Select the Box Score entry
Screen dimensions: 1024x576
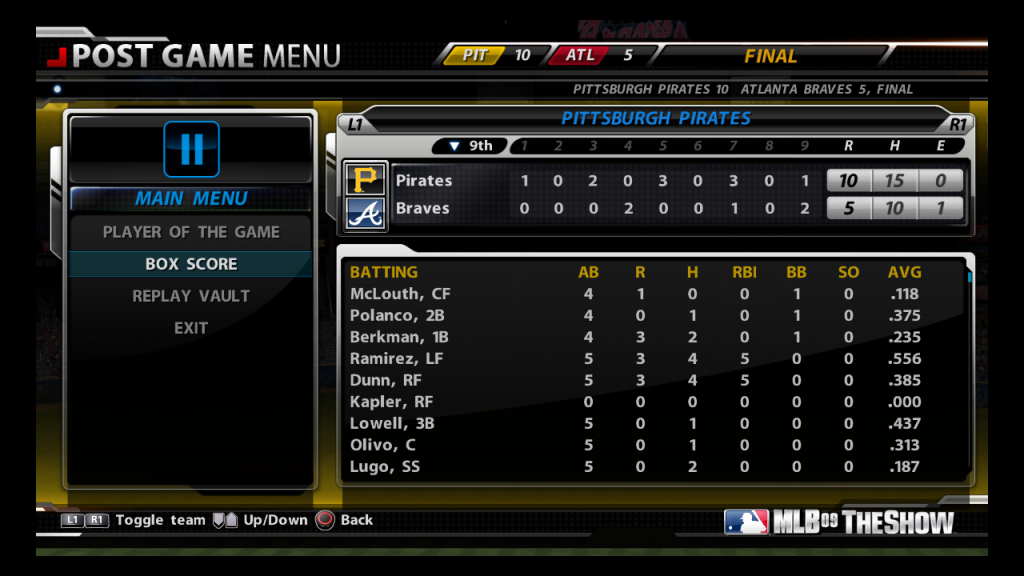[191, 264]
